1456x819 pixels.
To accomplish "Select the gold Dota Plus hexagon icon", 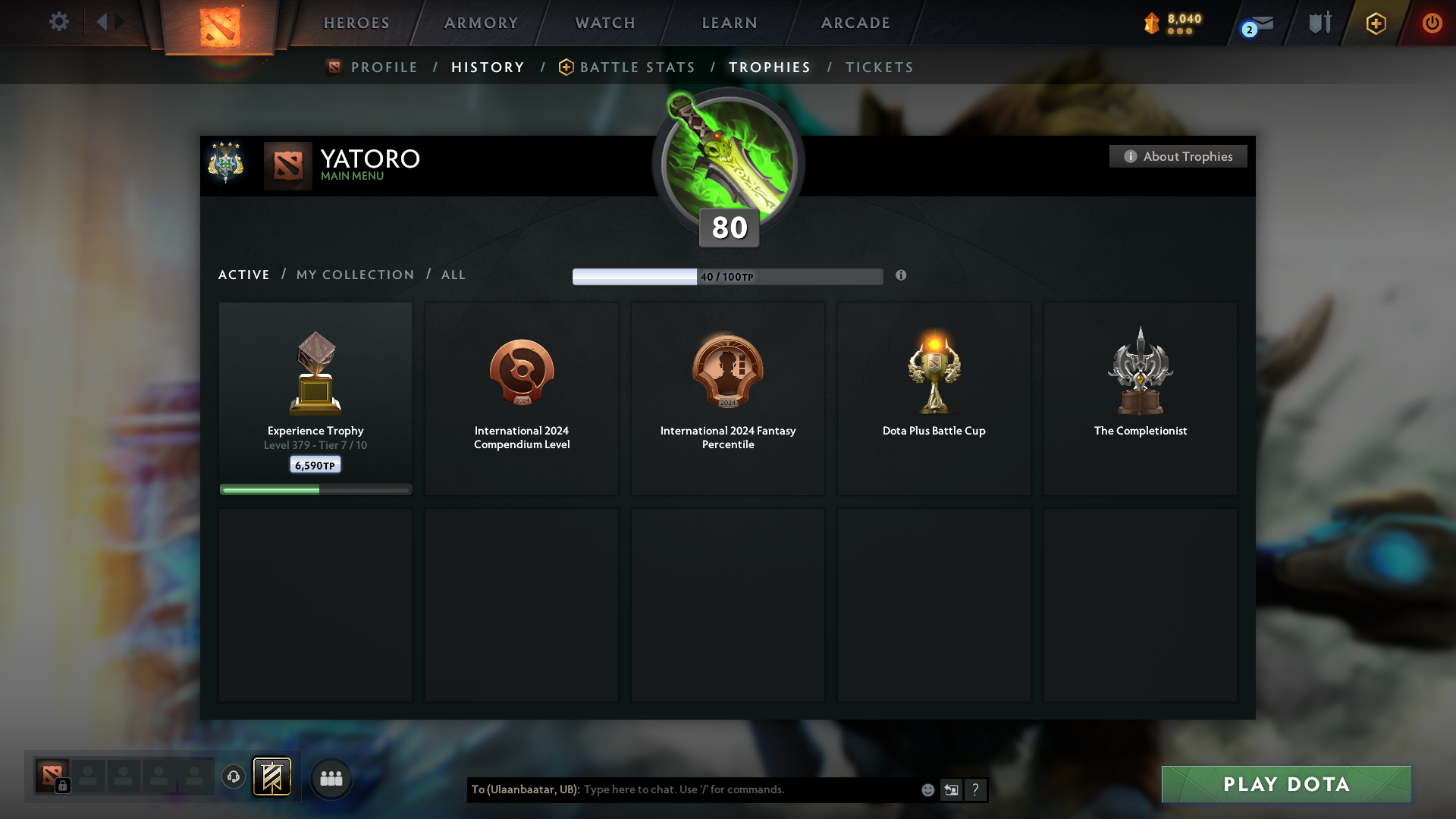I will (1375, 24).
